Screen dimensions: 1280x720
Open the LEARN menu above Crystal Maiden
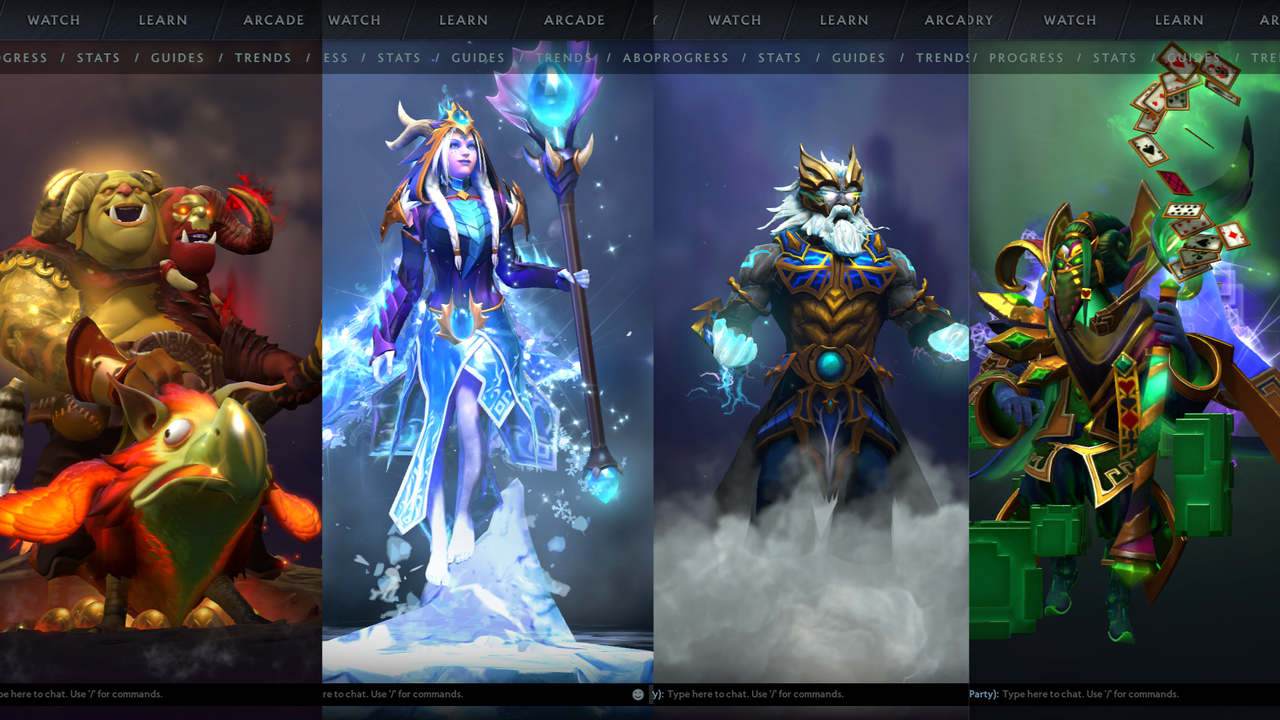point(463,19)
